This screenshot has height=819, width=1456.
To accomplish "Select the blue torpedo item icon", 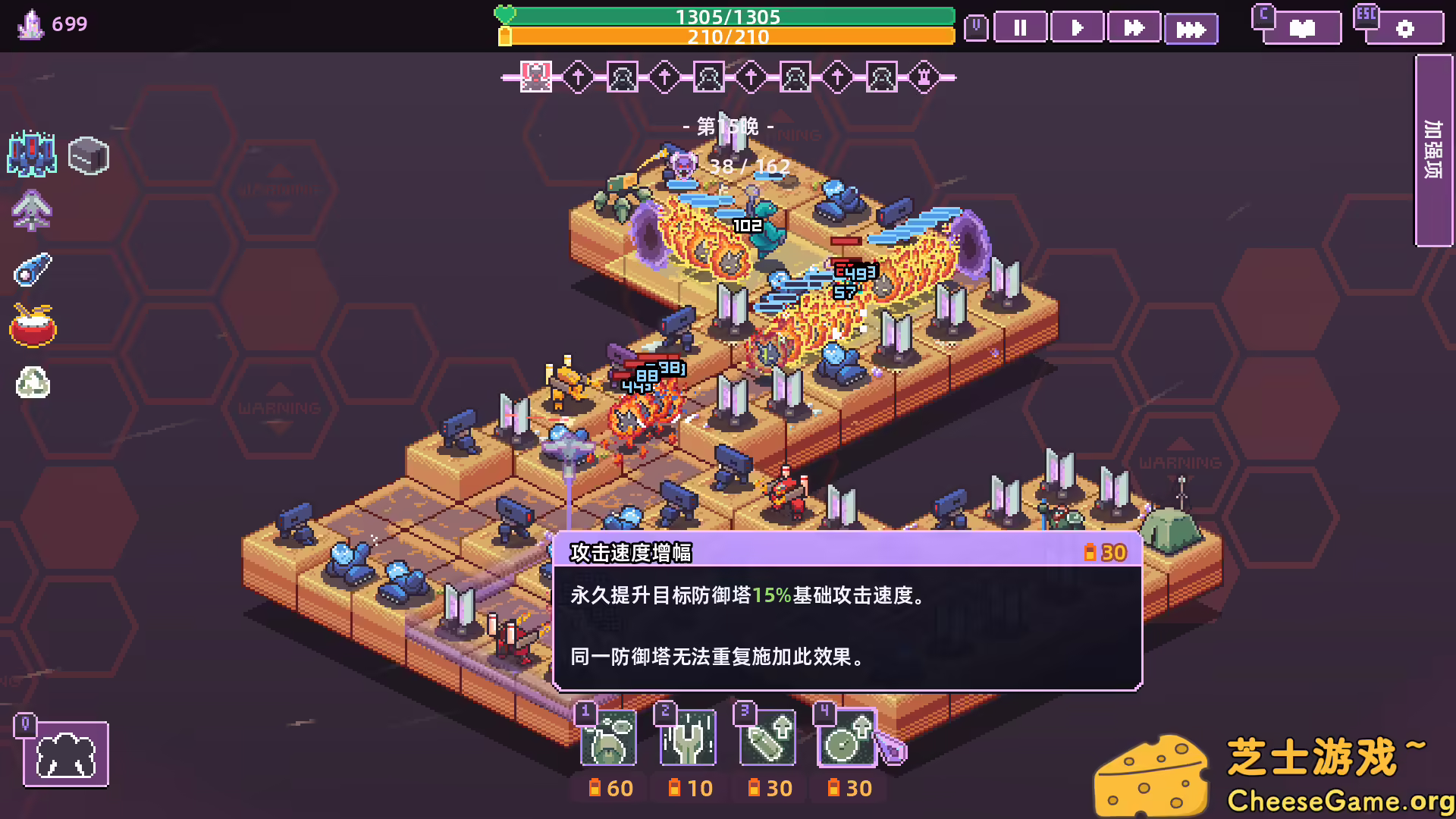I will click(x=32, y=267).
